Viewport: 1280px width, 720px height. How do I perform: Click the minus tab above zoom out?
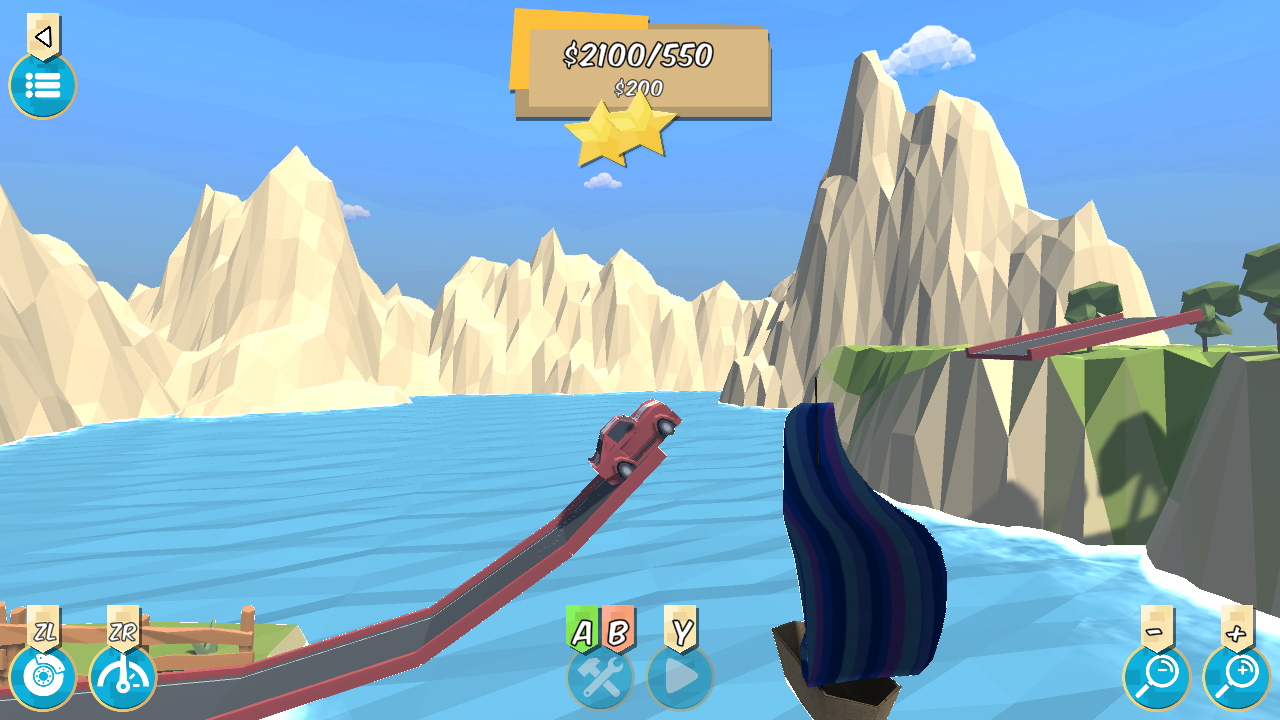click(x=1157, y=632)
